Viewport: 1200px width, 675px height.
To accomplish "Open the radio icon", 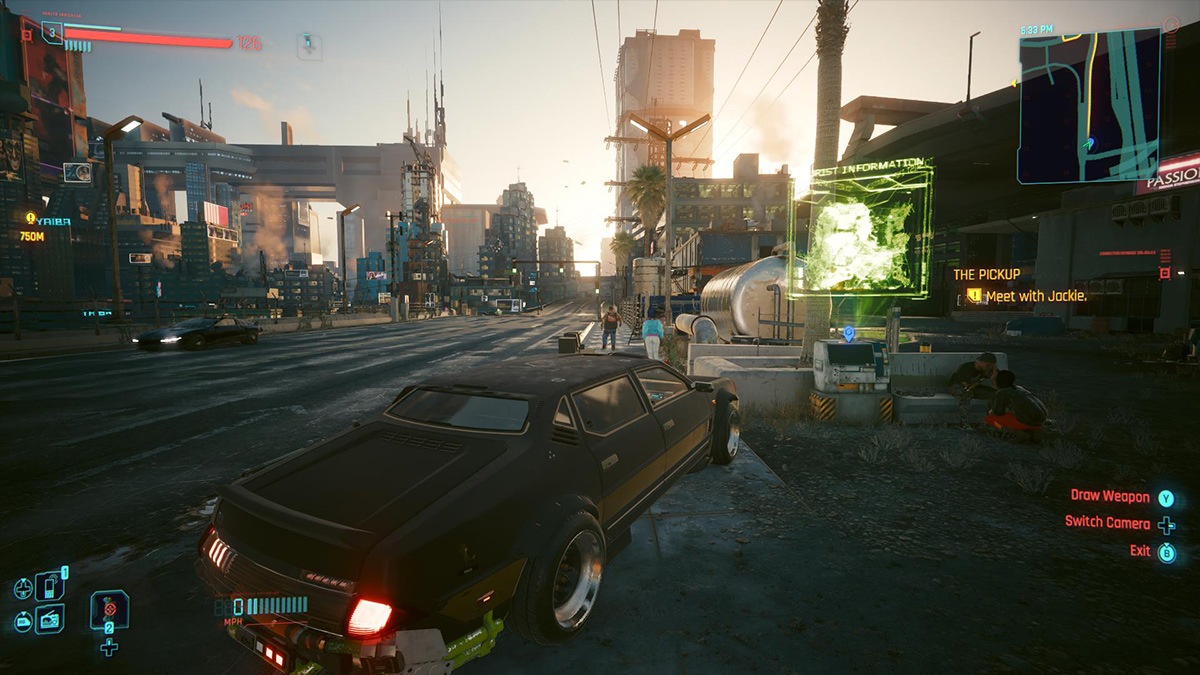I will (x=50, y=619).
